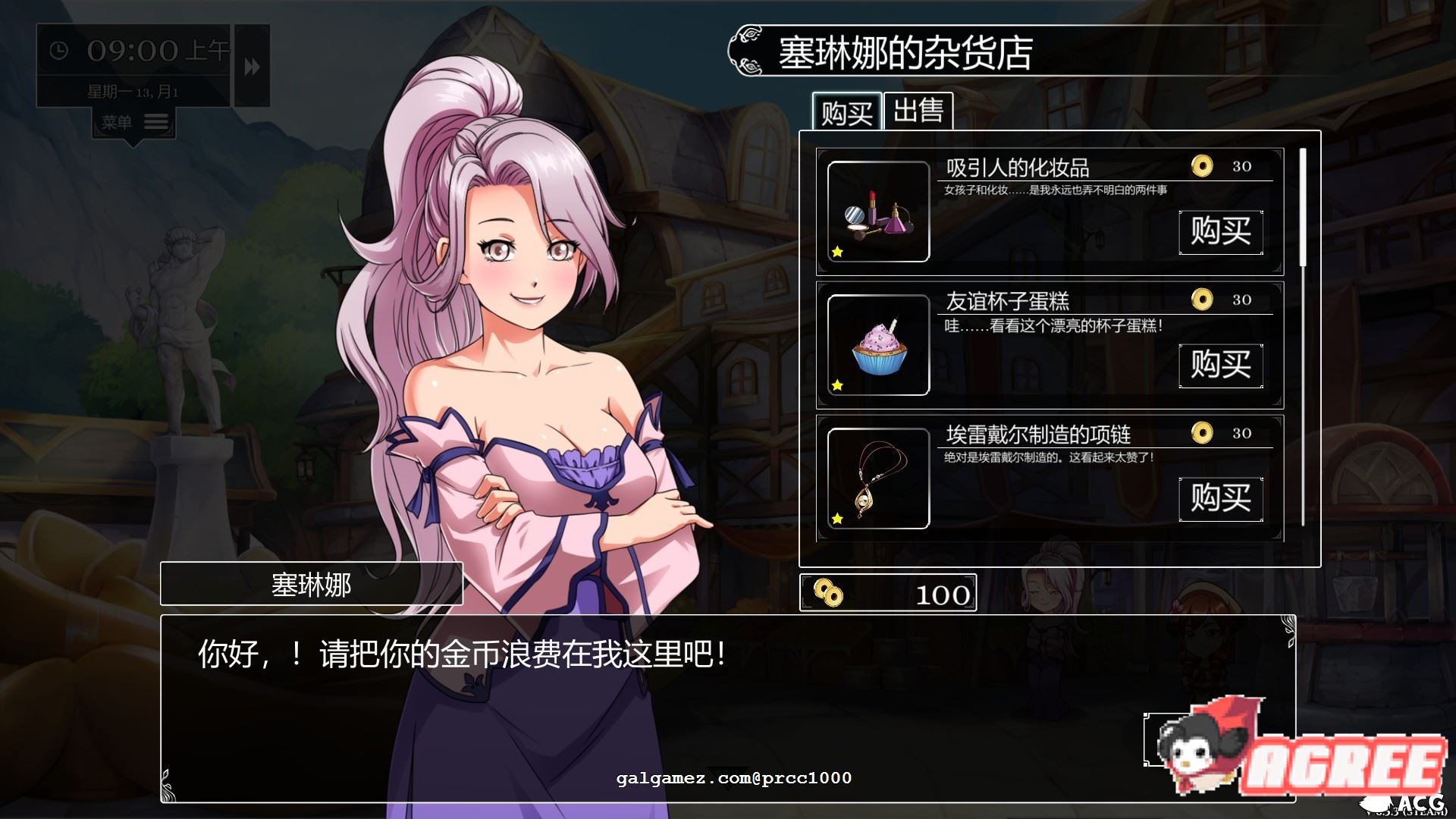Click the clock icon beside 09:00
The width and height of the screenshot is (1456, 819).
pyautogui.click(x=58, y=50)
